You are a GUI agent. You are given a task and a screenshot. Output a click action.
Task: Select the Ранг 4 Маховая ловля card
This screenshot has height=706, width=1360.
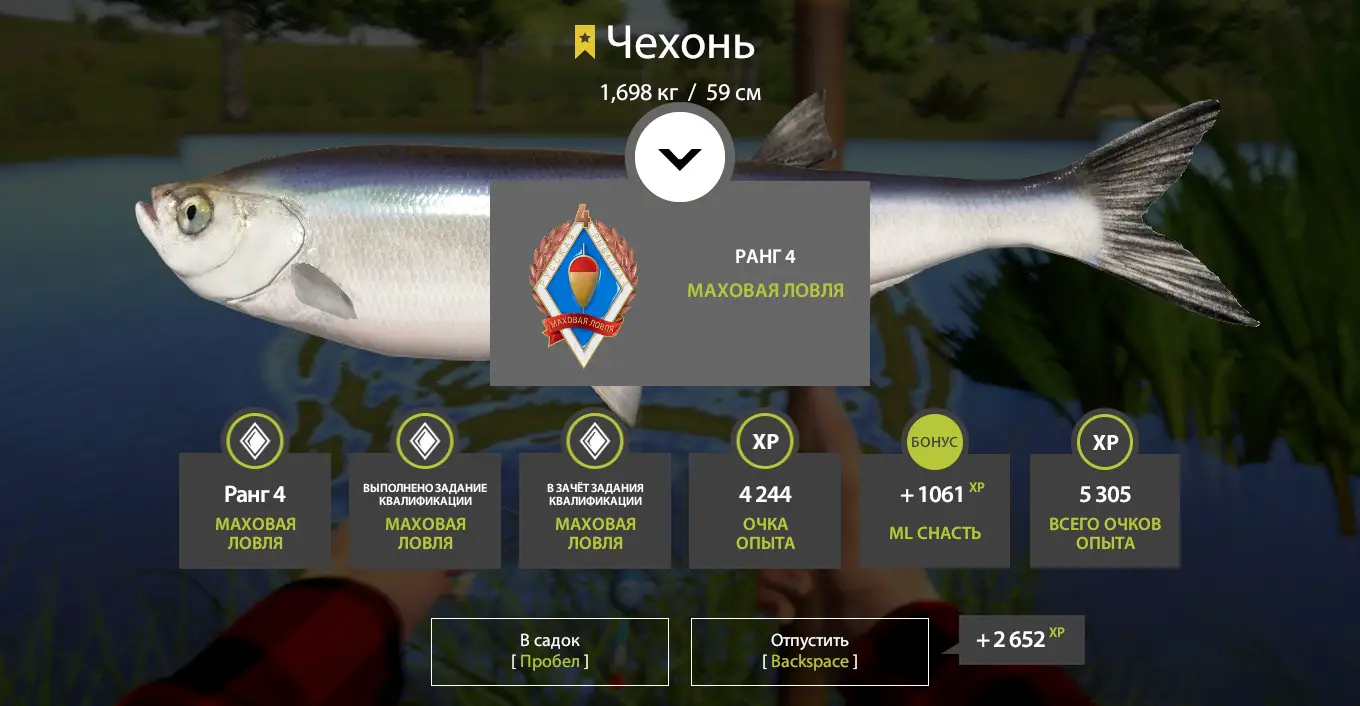(x=255, y=511)
